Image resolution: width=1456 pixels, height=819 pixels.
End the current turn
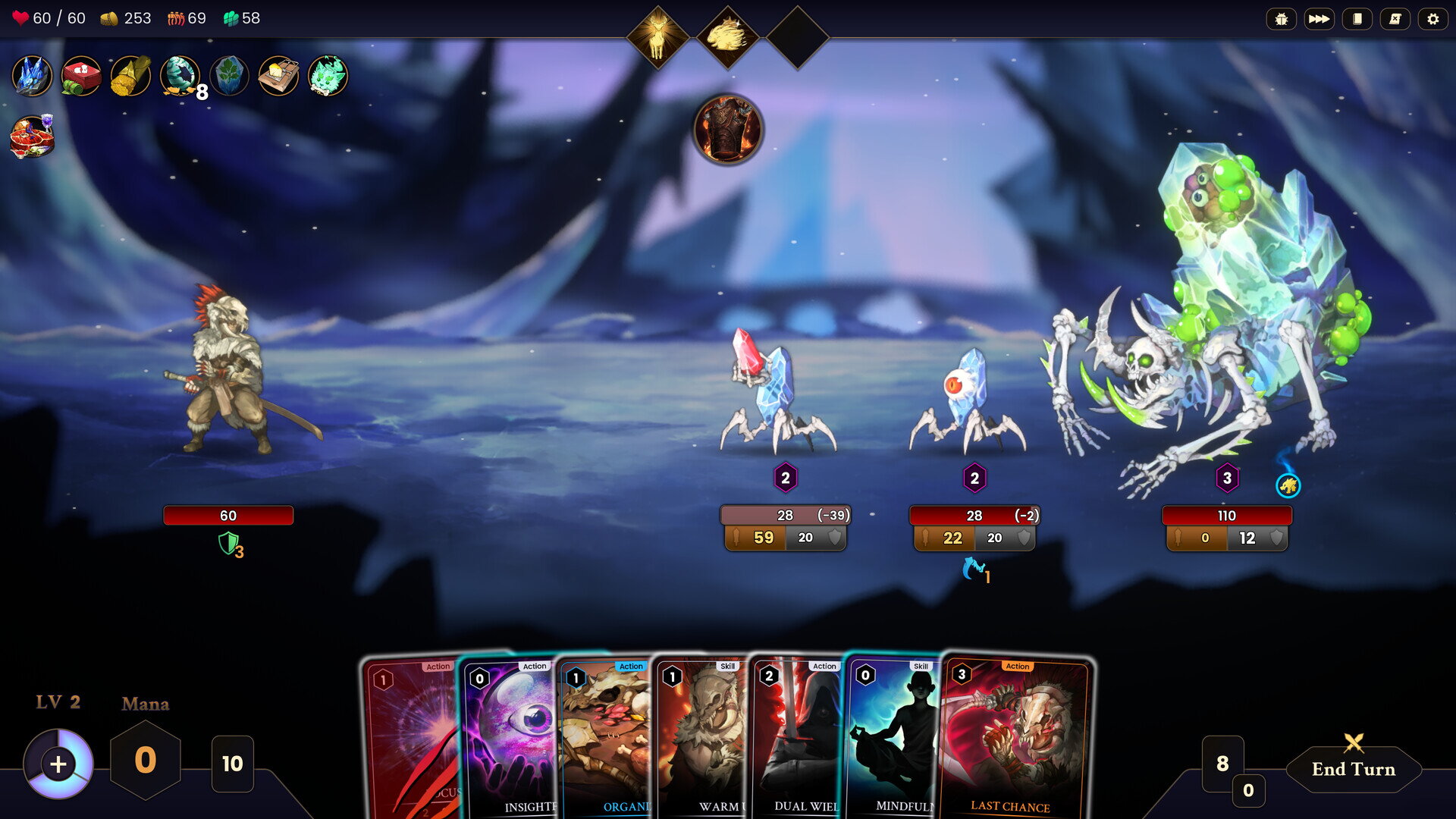tap(1353, 768)
